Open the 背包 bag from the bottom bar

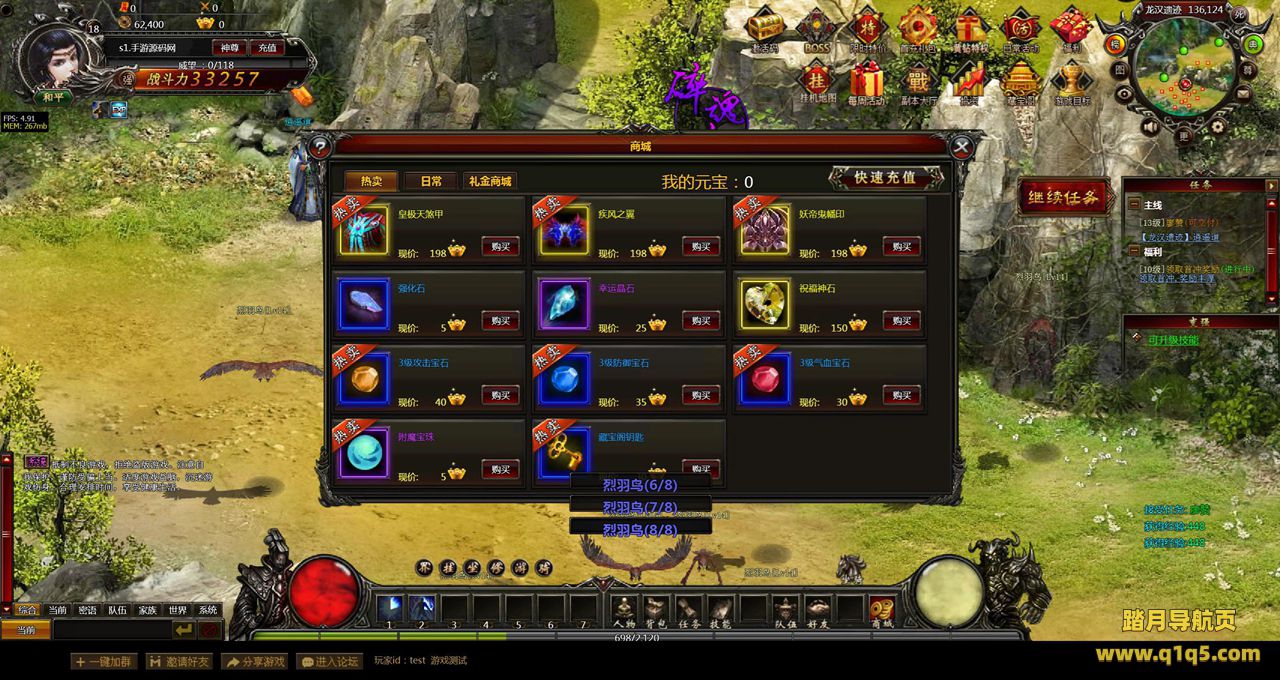[x=656, y=609]
